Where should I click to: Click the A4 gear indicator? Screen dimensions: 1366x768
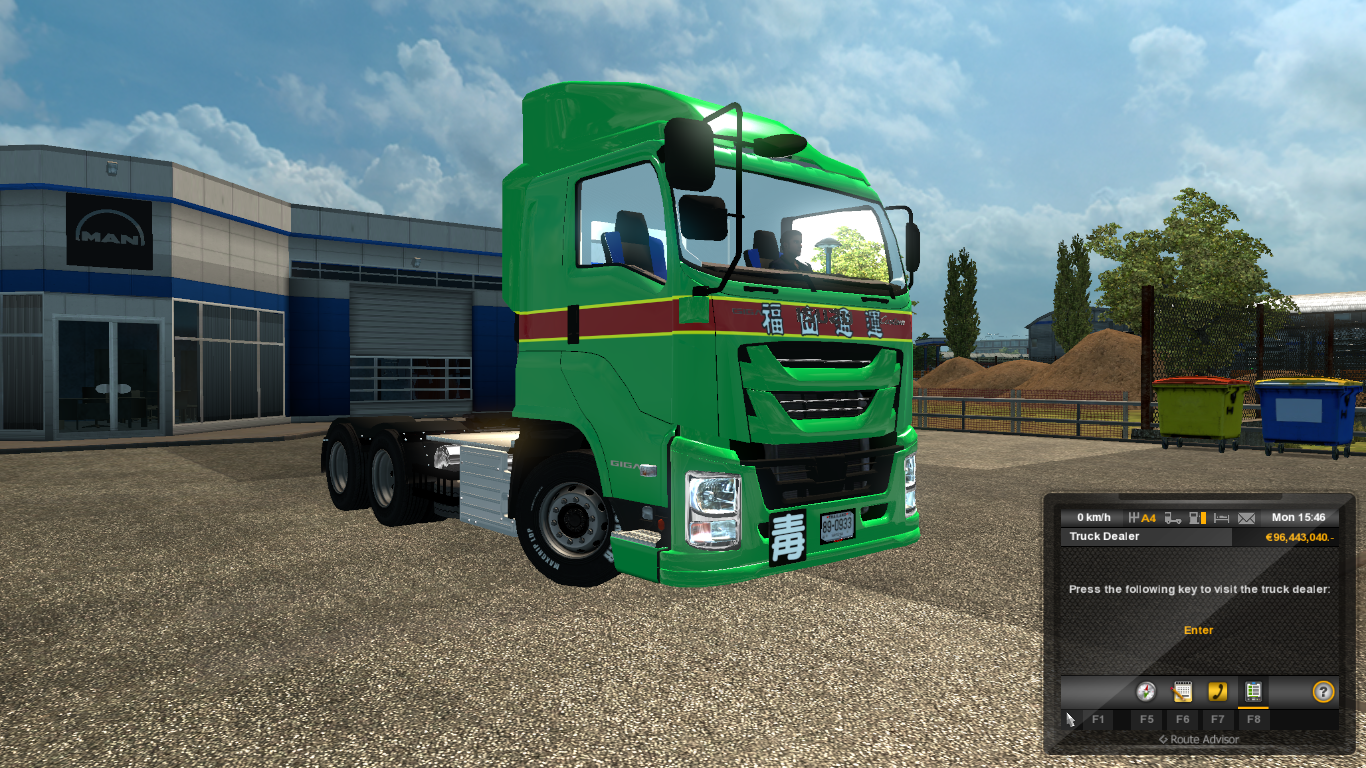click(1147, 518)
